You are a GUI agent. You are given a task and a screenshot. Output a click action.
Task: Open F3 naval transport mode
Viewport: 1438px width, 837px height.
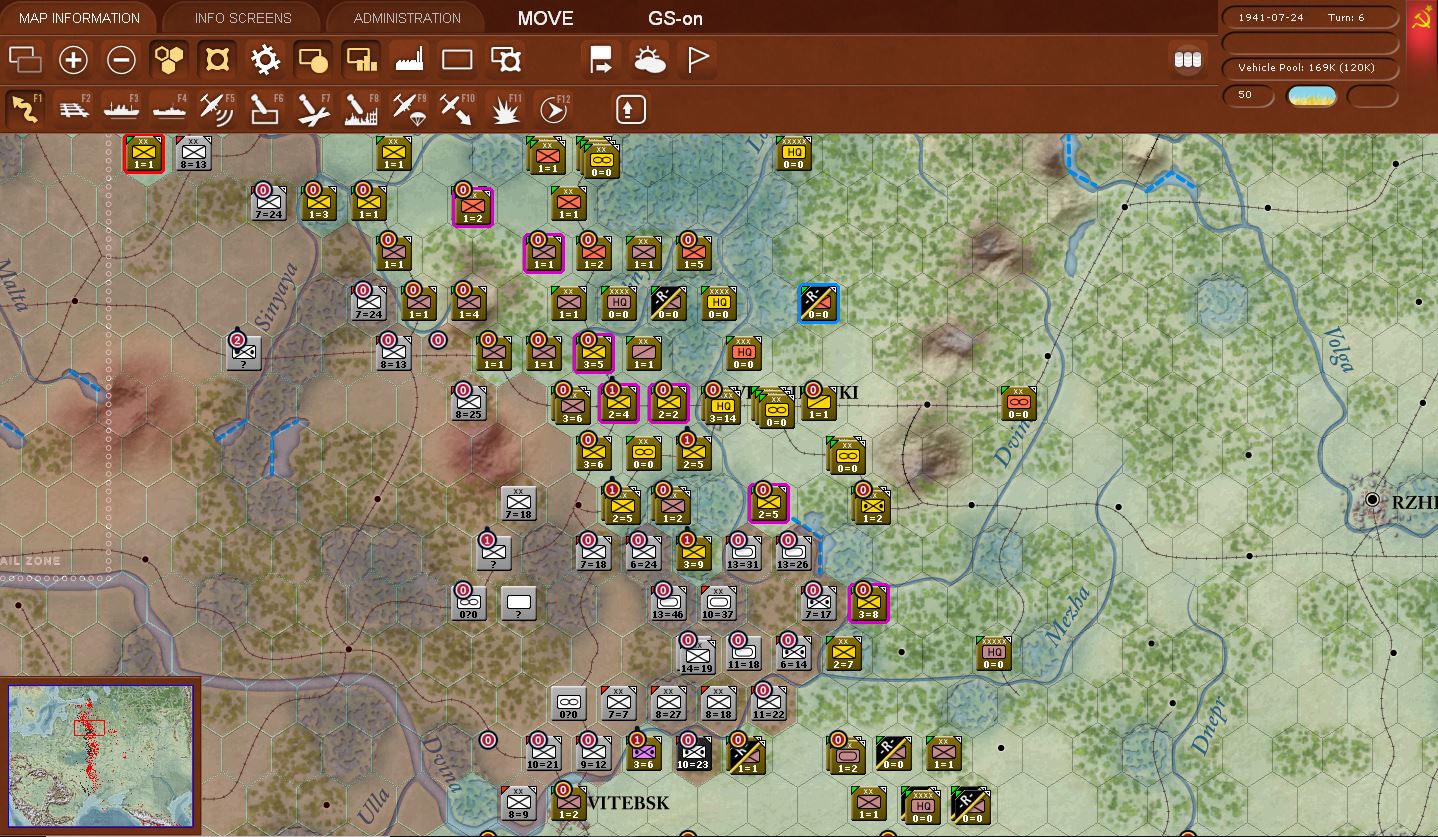click(120, 108)
